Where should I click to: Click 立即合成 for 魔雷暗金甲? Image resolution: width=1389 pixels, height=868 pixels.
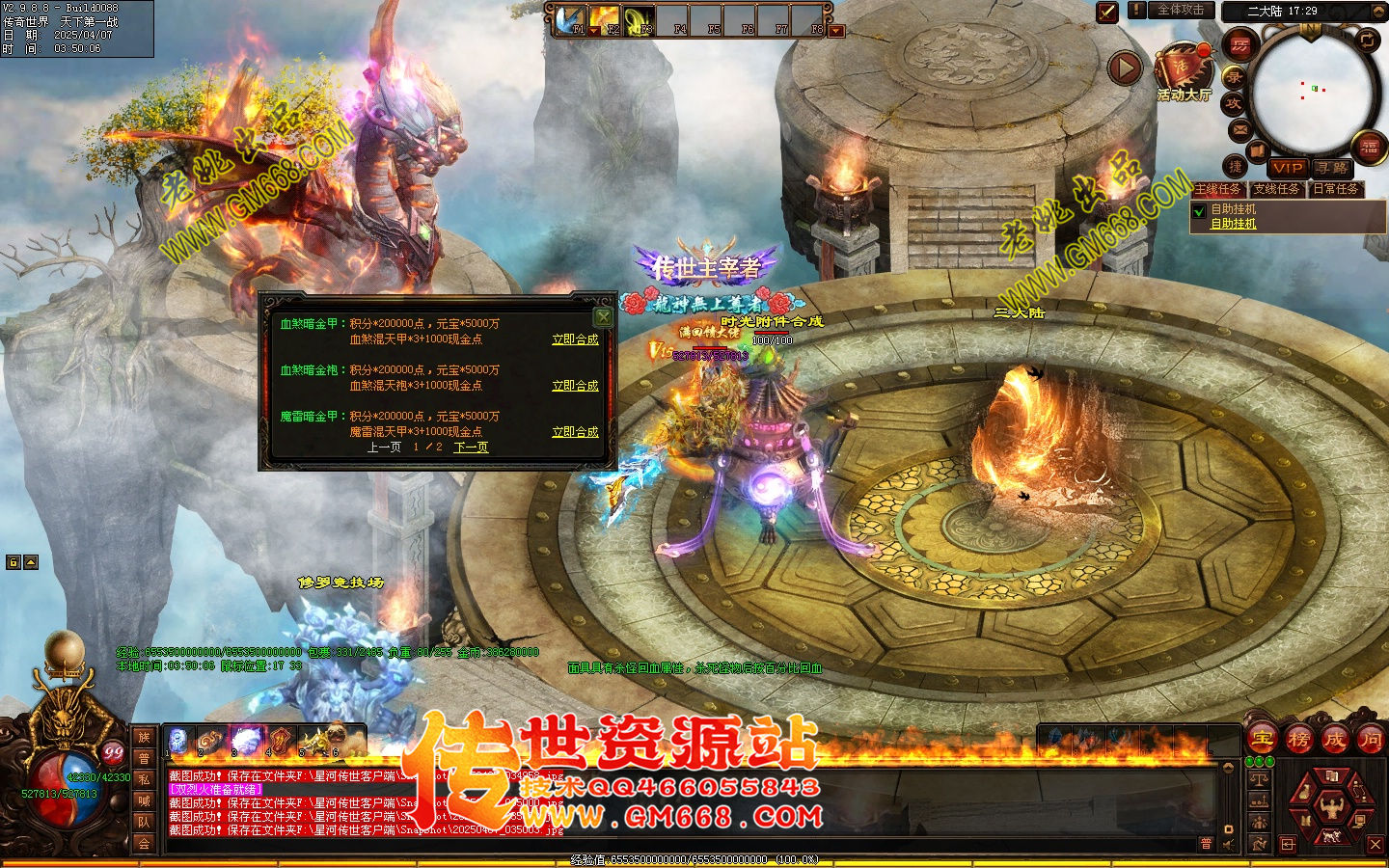(x=575, y=432)
